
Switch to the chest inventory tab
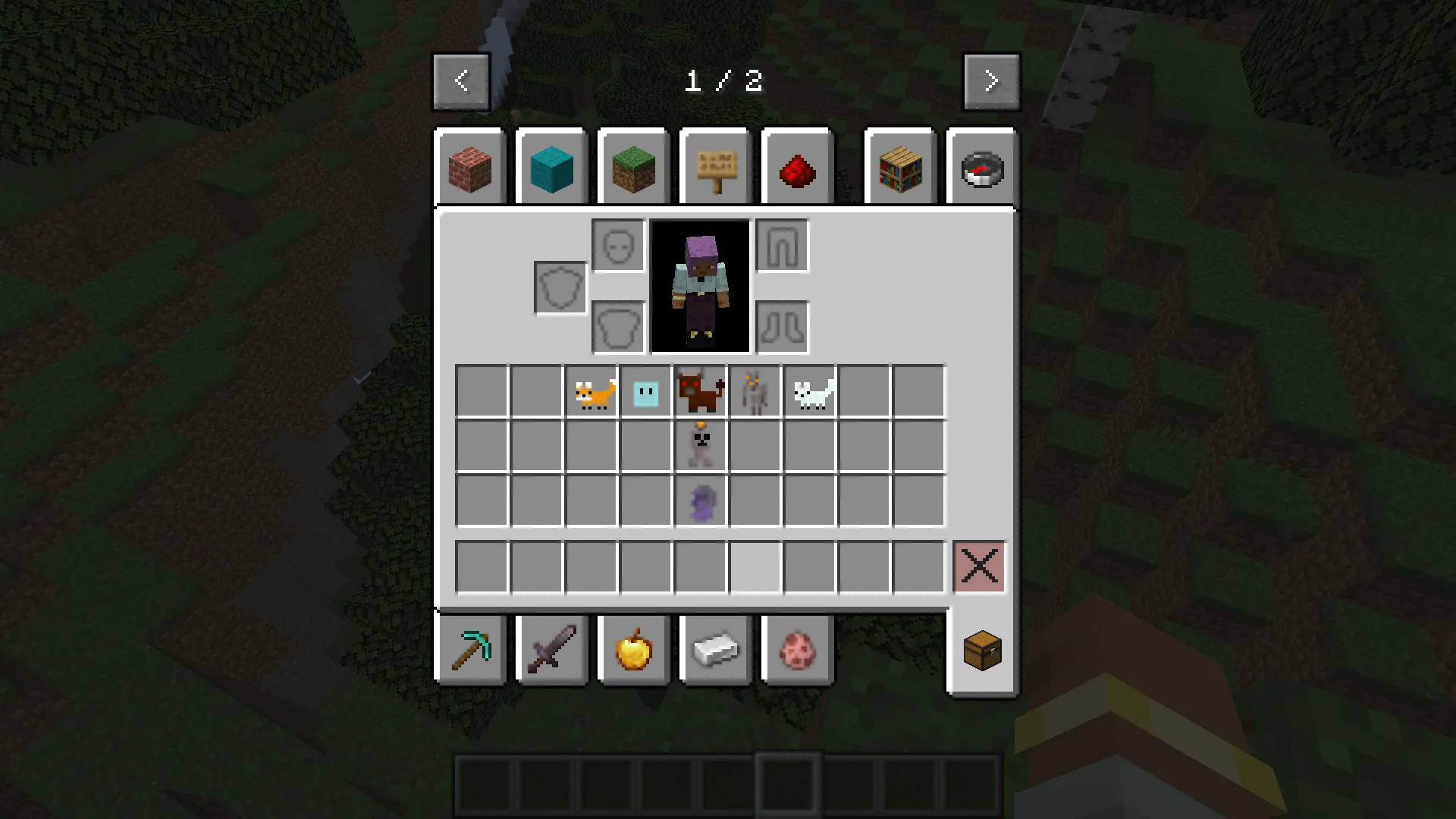click(983, 650)
